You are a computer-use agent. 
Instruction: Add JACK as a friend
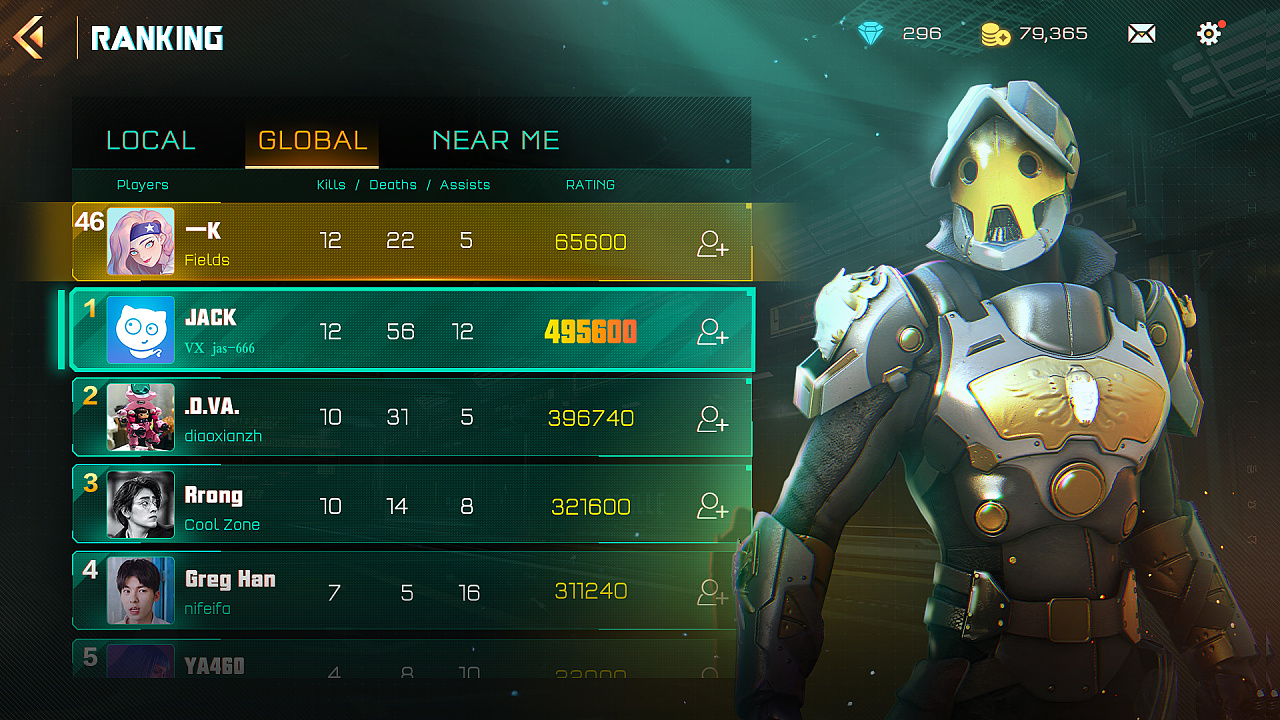tap(712, 331)
